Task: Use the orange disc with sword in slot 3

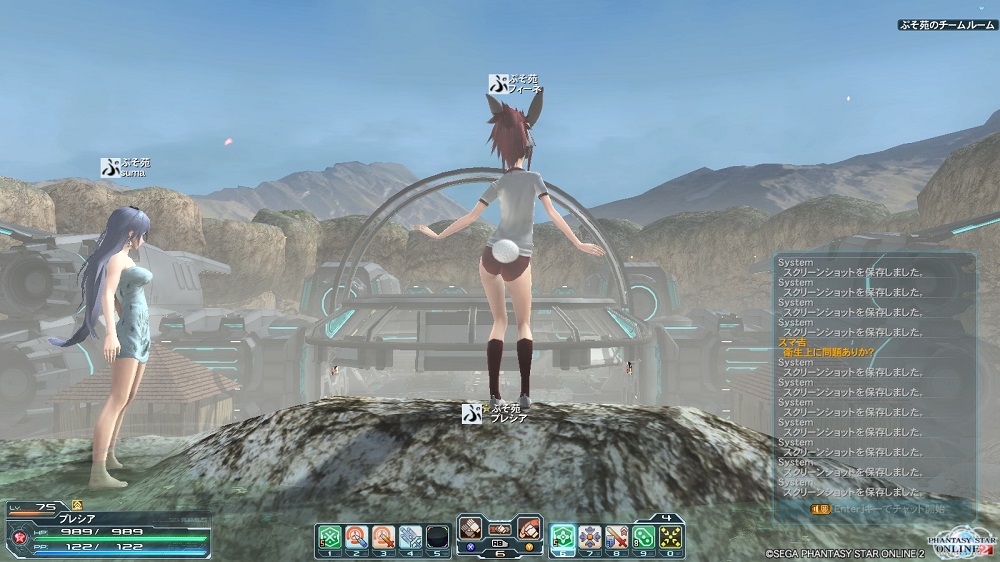Action: point(383,538)
